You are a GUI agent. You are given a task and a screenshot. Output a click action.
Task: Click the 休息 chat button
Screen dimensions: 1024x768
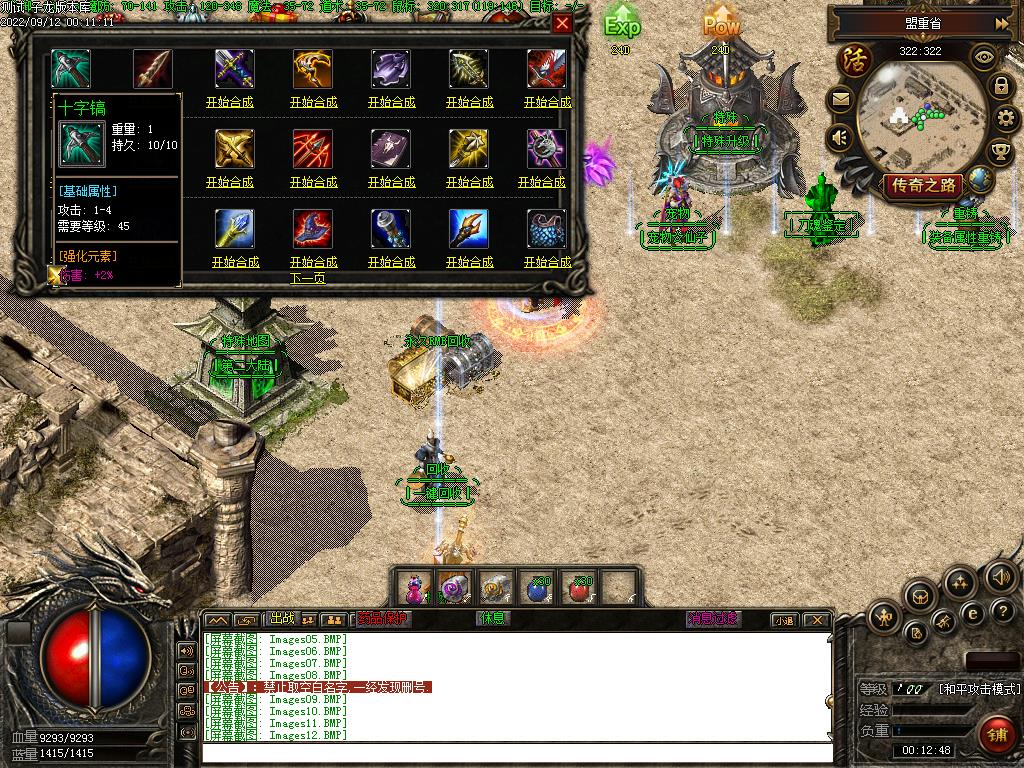tap(492, 619)
